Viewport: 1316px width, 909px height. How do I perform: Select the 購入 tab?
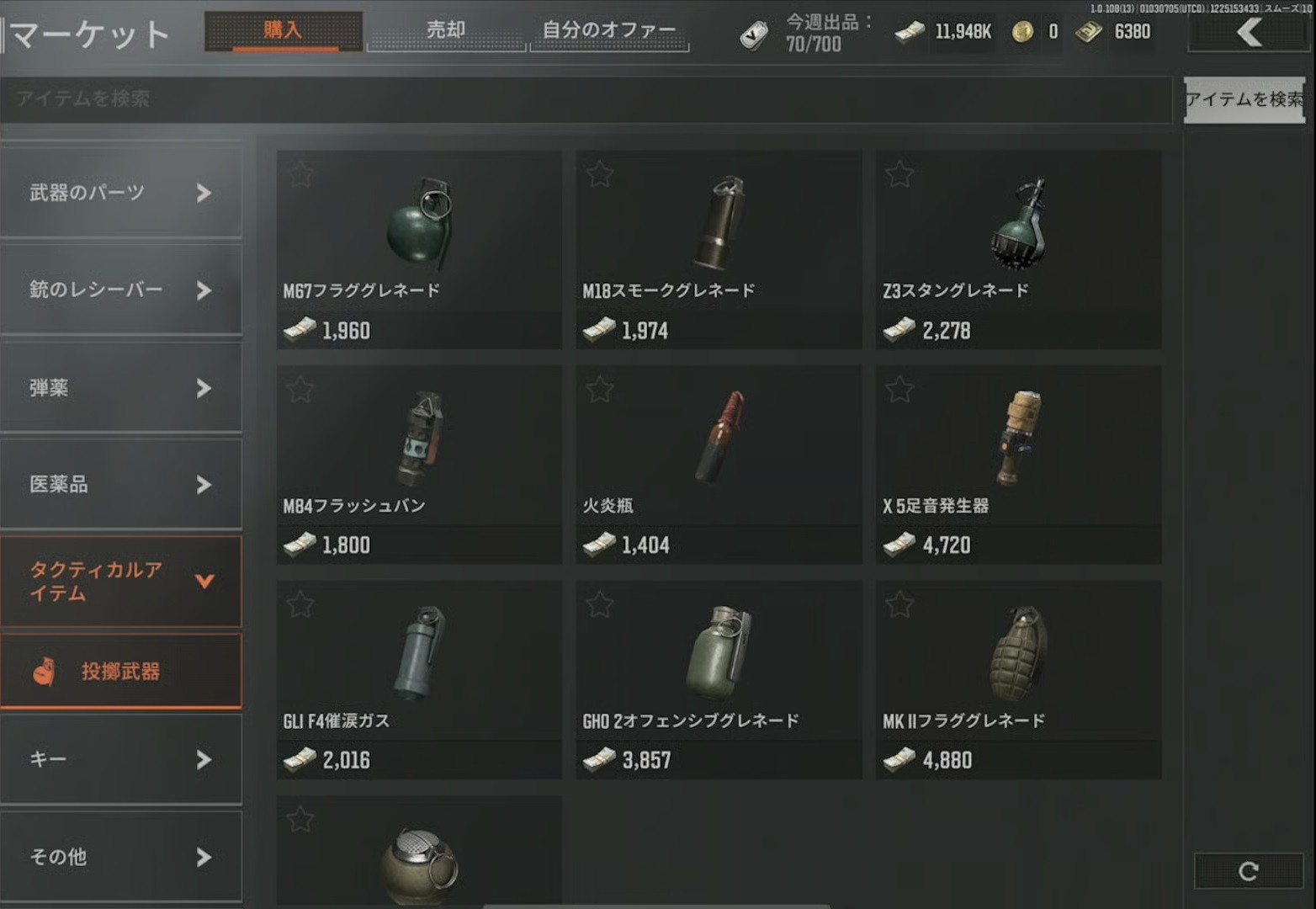[284, 31]
